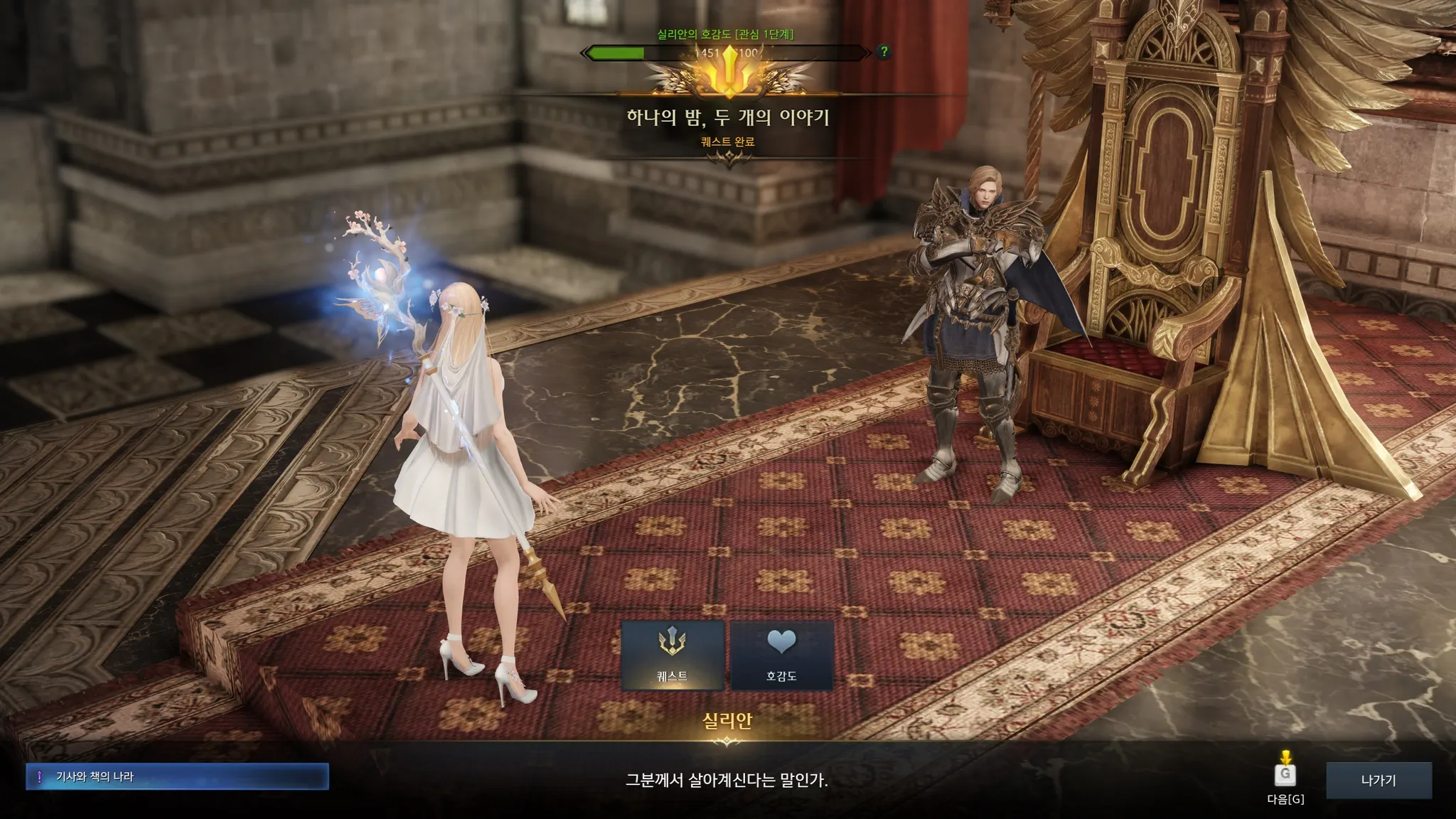This screenshot has height=819, width=1456.
Task: Select the 기사와 책의 나라 quest tracker
Action: [x=177, y=777]
